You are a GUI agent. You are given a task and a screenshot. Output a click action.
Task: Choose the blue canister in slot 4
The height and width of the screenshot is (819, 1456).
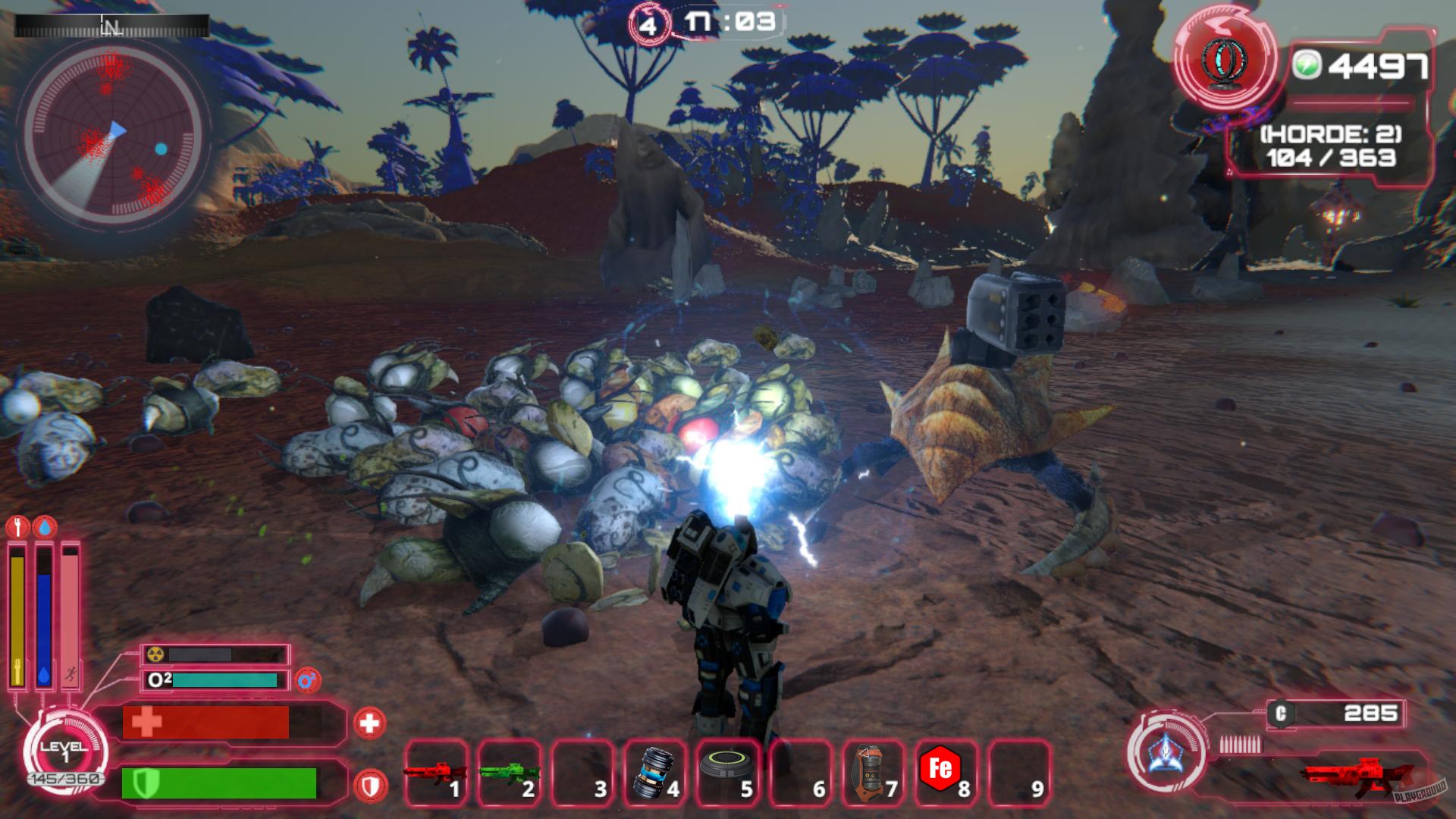(654, 773)
